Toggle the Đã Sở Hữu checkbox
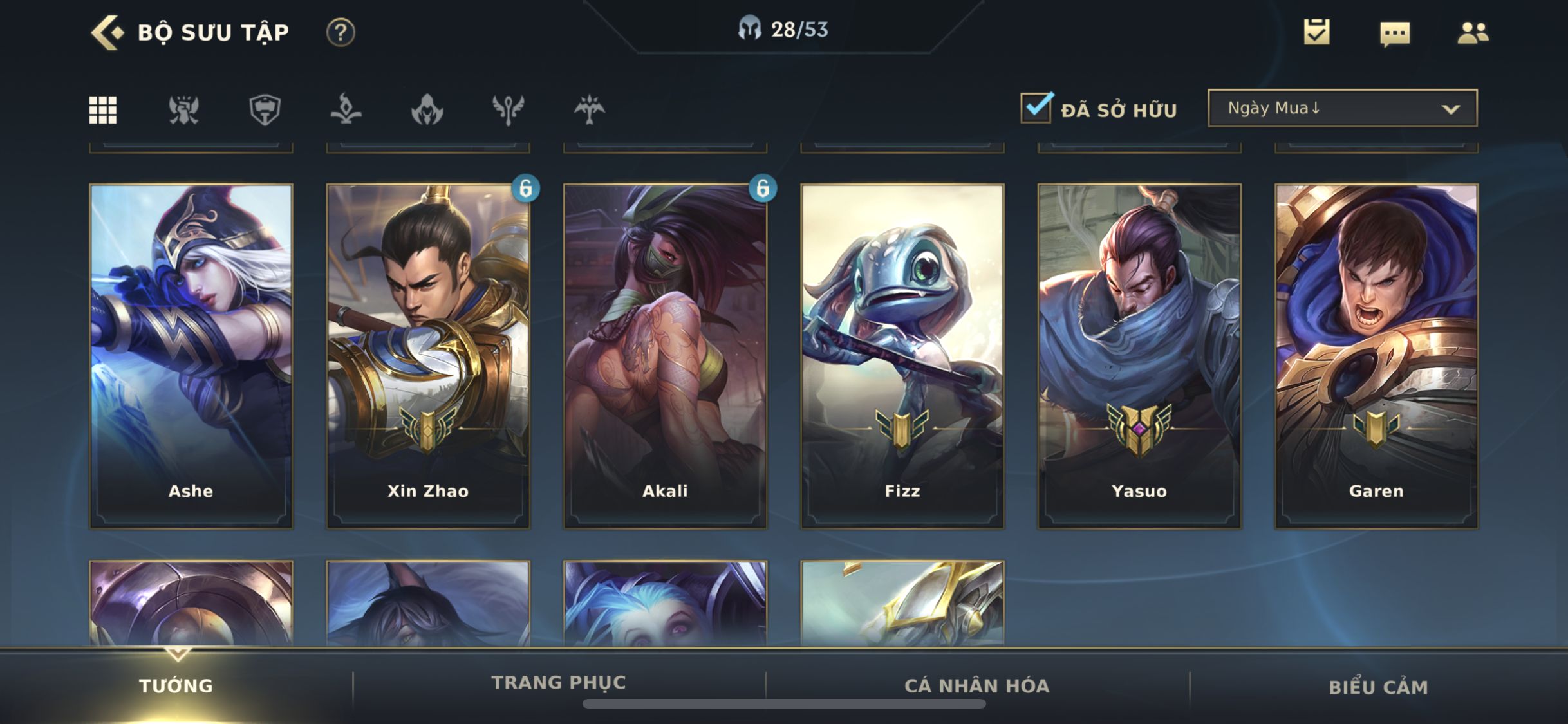Screen dimensions: 1568x724 (x=1036, y=108)
